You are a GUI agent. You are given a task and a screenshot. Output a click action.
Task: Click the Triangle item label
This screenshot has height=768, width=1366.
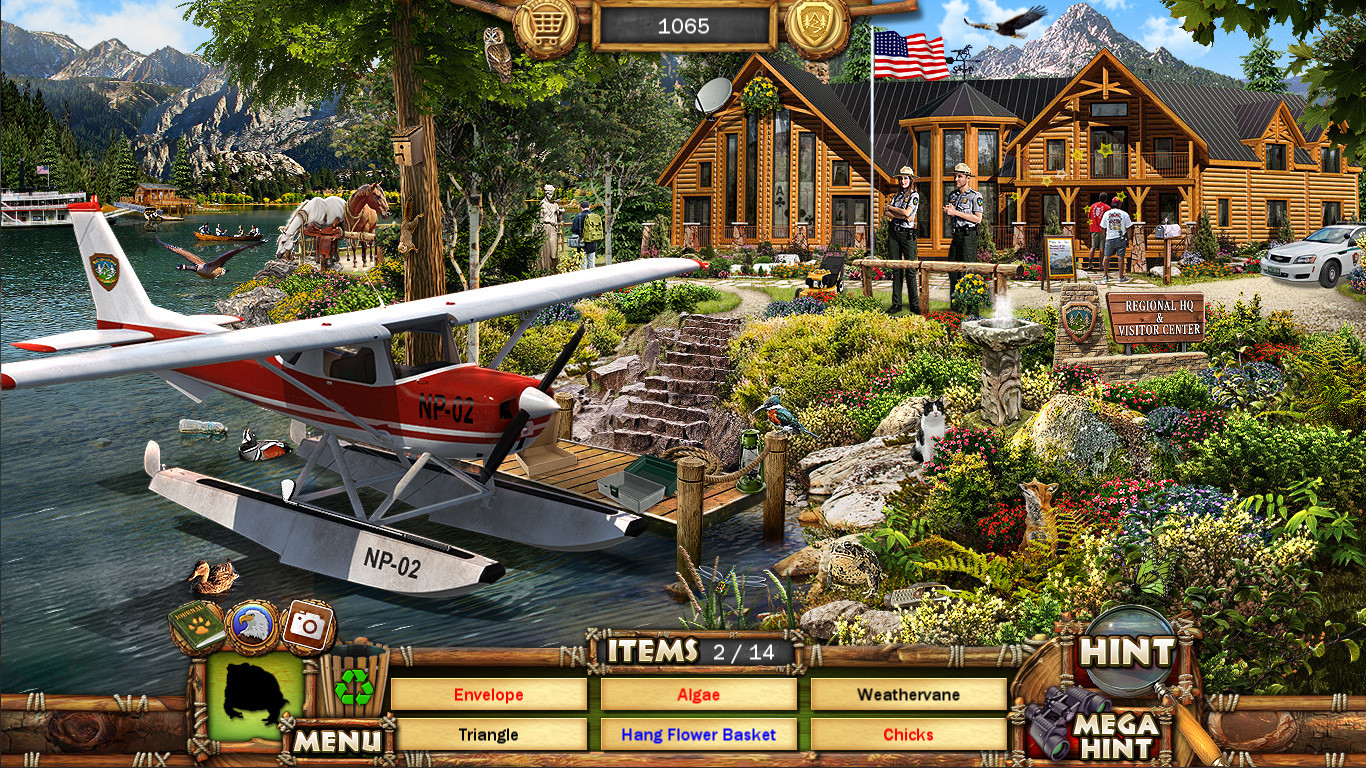[489, 734]
